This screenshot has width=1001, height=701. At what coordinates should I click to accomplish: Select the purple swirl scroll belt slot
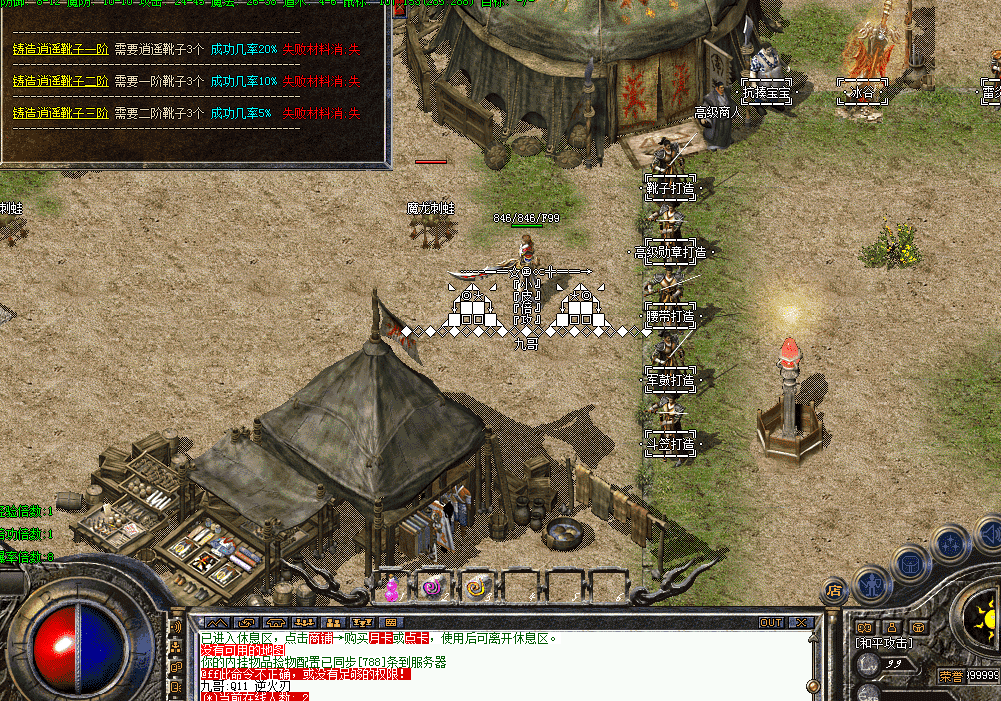pos(432,586)
